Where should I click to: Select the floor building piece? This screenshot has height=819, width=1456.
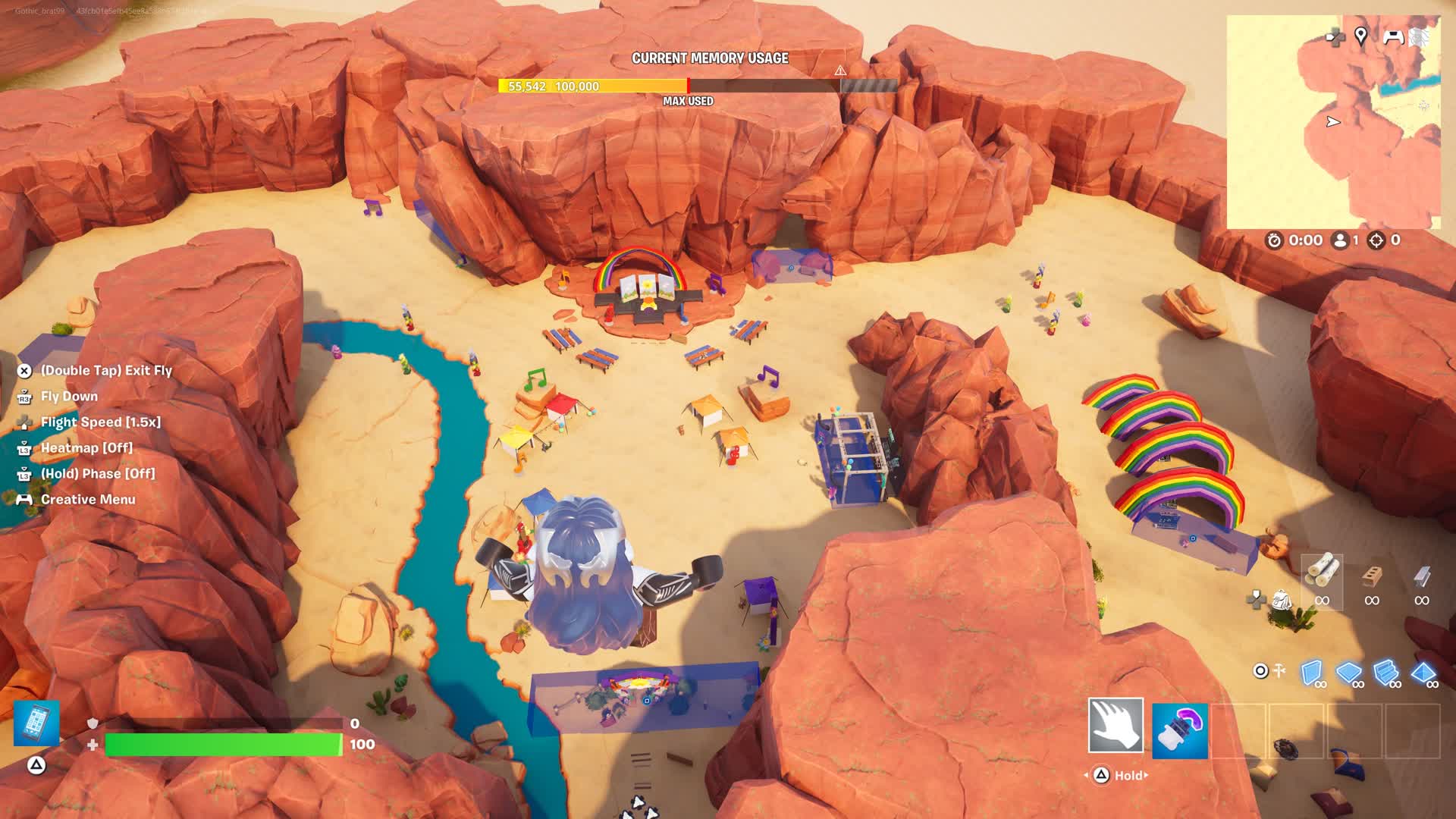click(1348, 673)
